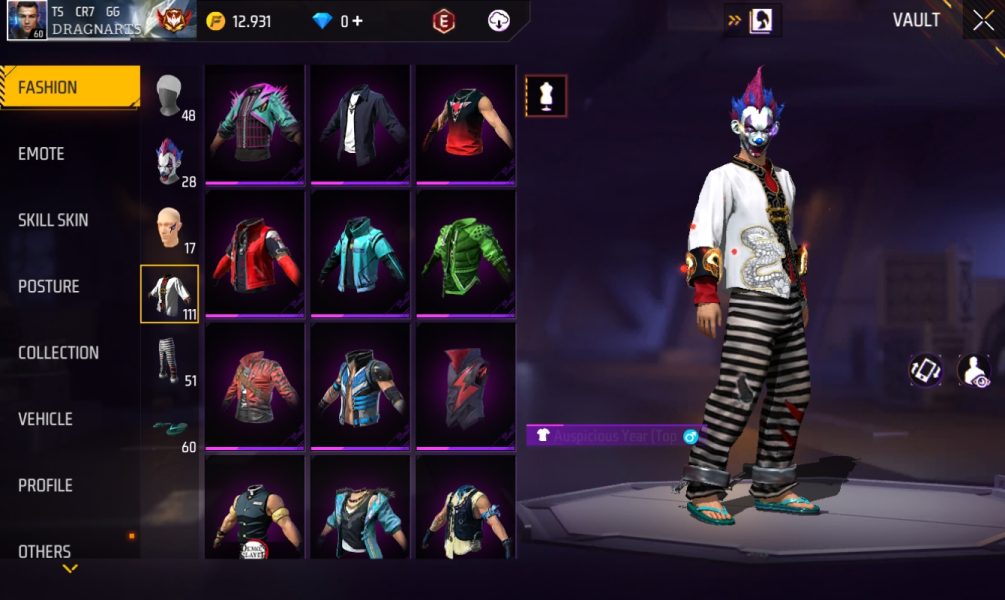Select the Posture menu entry

pos(49,286)
